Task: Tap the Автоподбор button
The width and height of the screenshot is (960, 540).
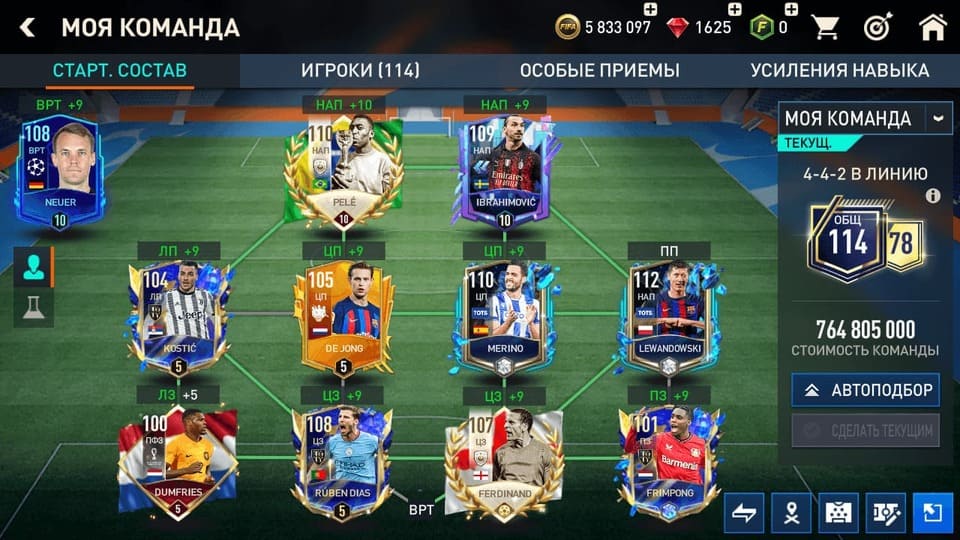Action: click(x=866, y=390)
